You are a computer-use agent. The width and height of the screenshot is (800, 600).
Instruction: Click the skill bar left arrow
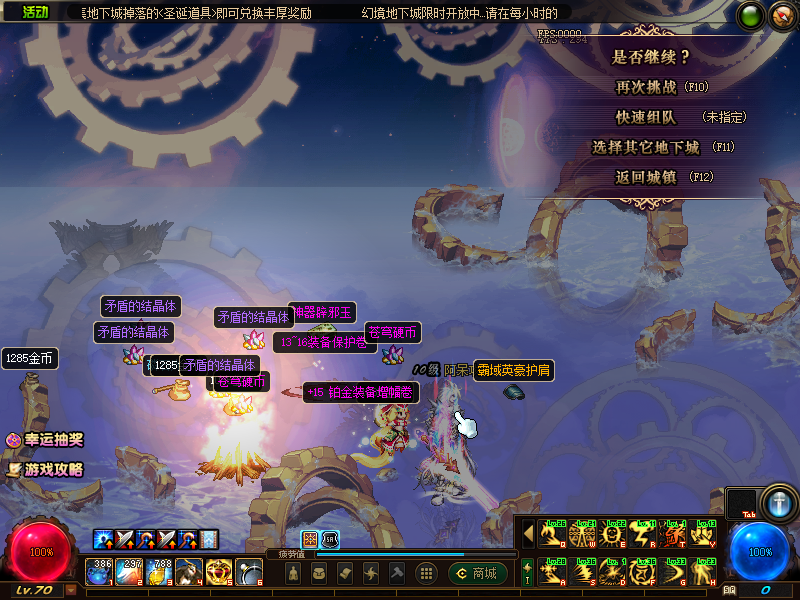click(528, 535)
